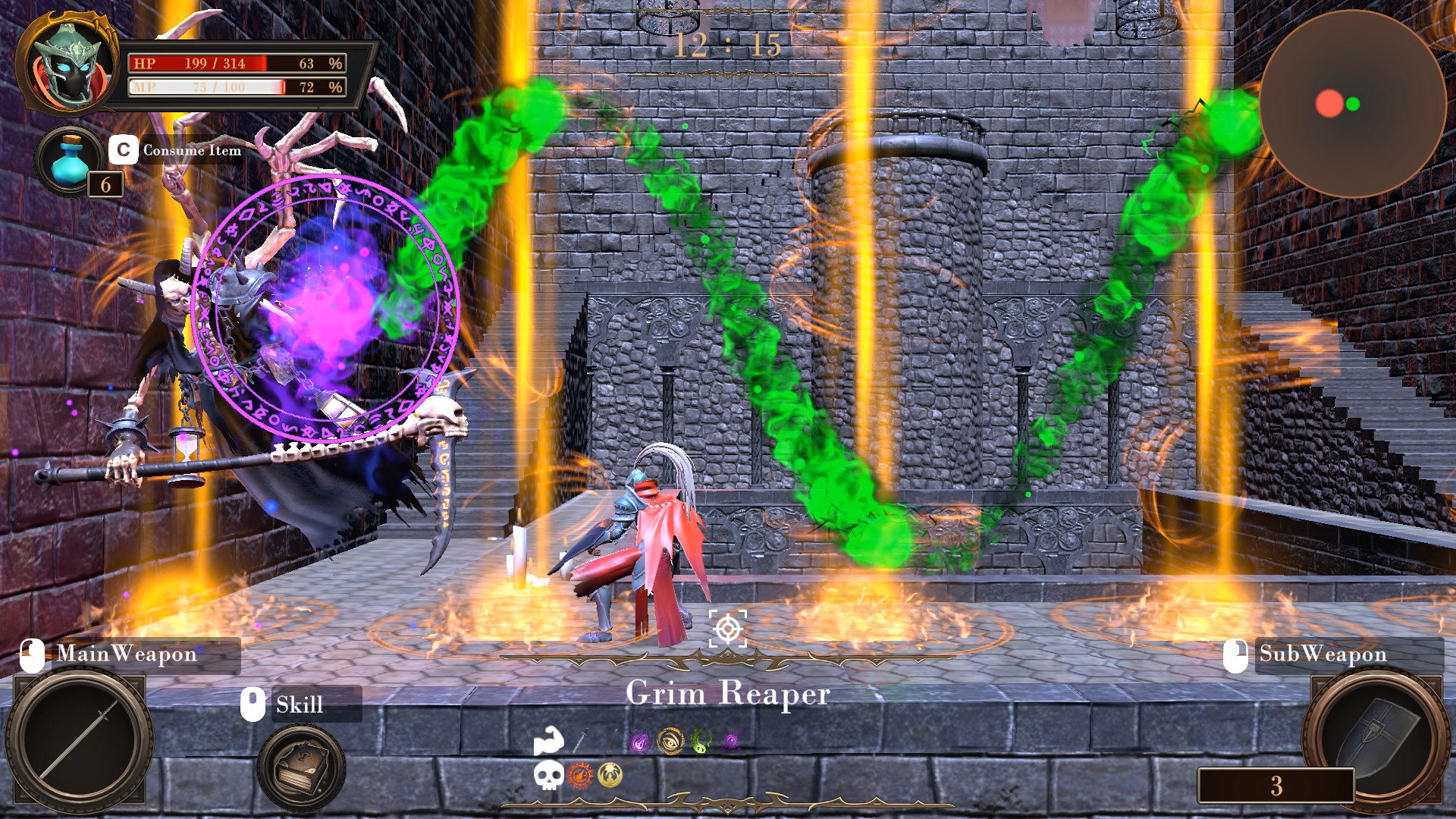1456x819 pixels.
Task: Toggle the crosshair lock-on target indicator
Action: (729, 628)
